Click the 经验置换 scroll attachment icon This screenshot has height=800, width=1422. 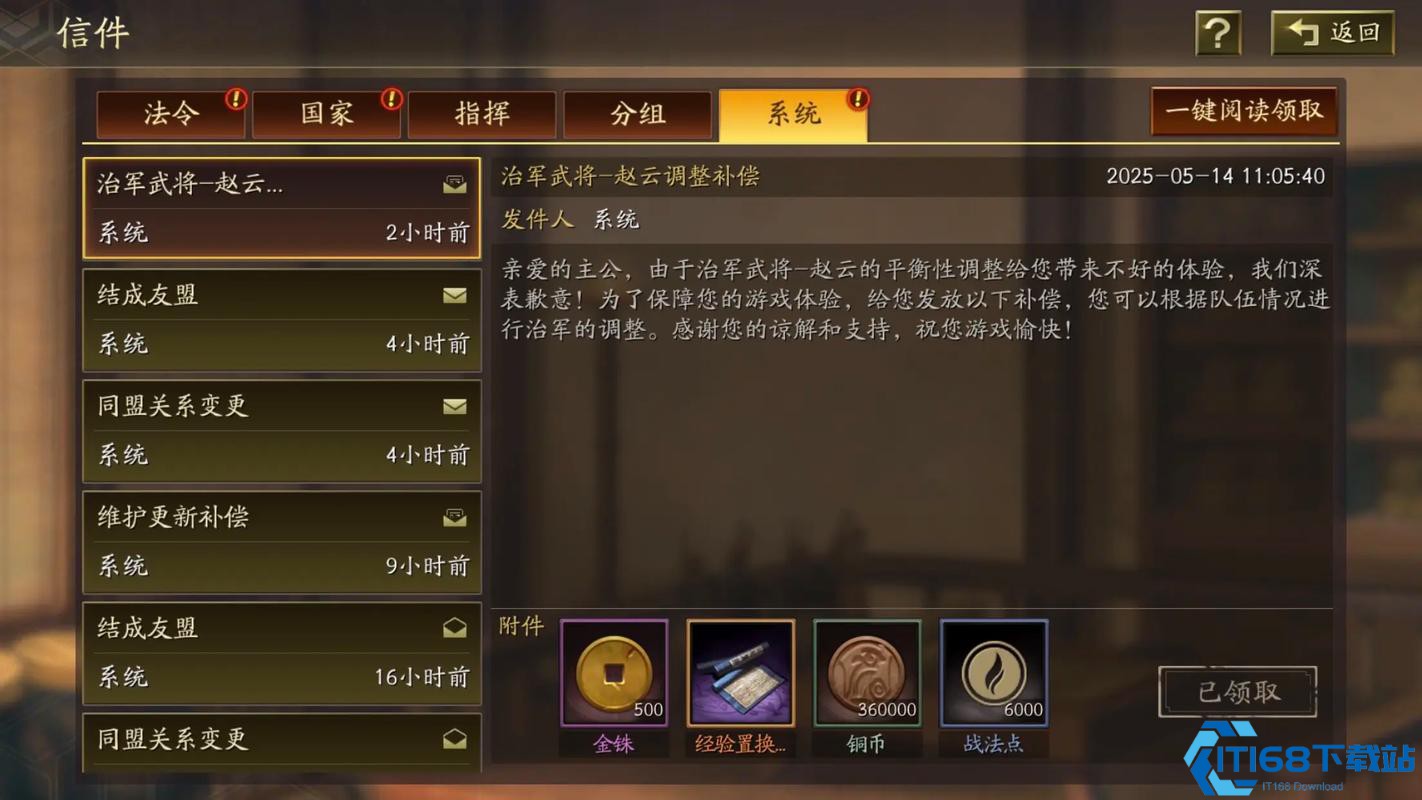(740, 670)
